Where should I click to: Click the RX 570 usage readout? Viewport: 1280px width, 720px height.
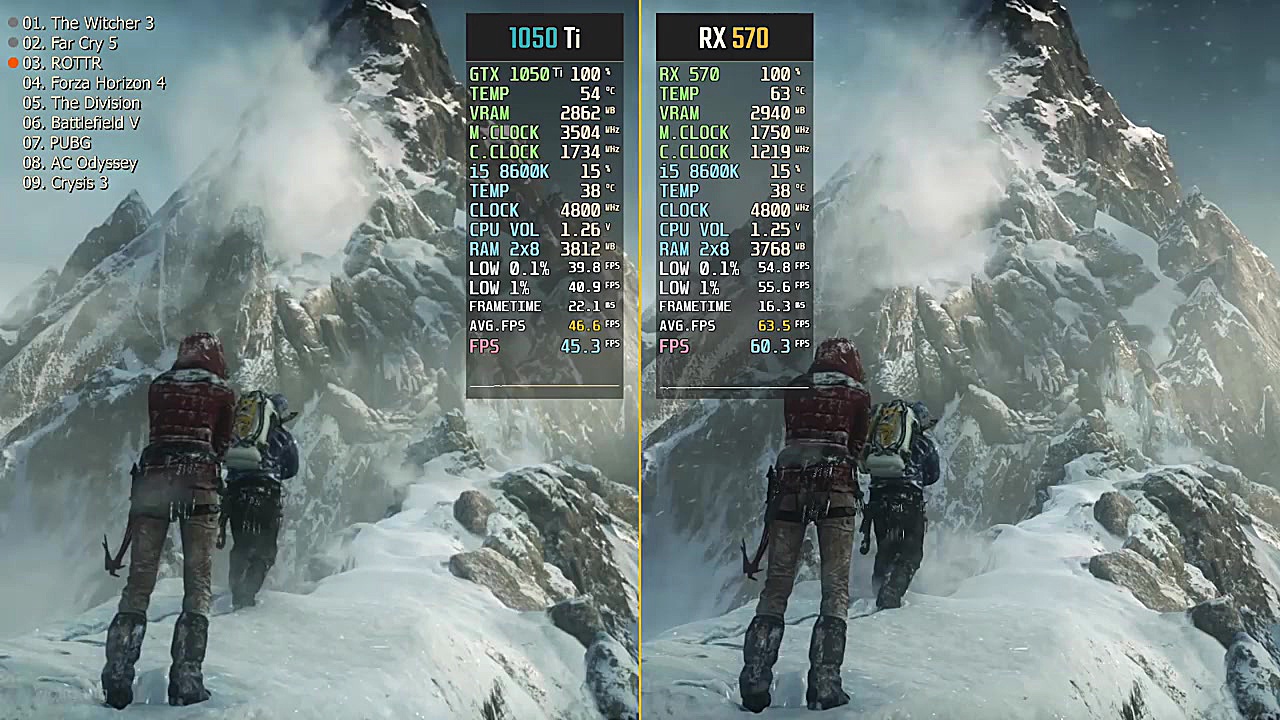pos(730,73)
